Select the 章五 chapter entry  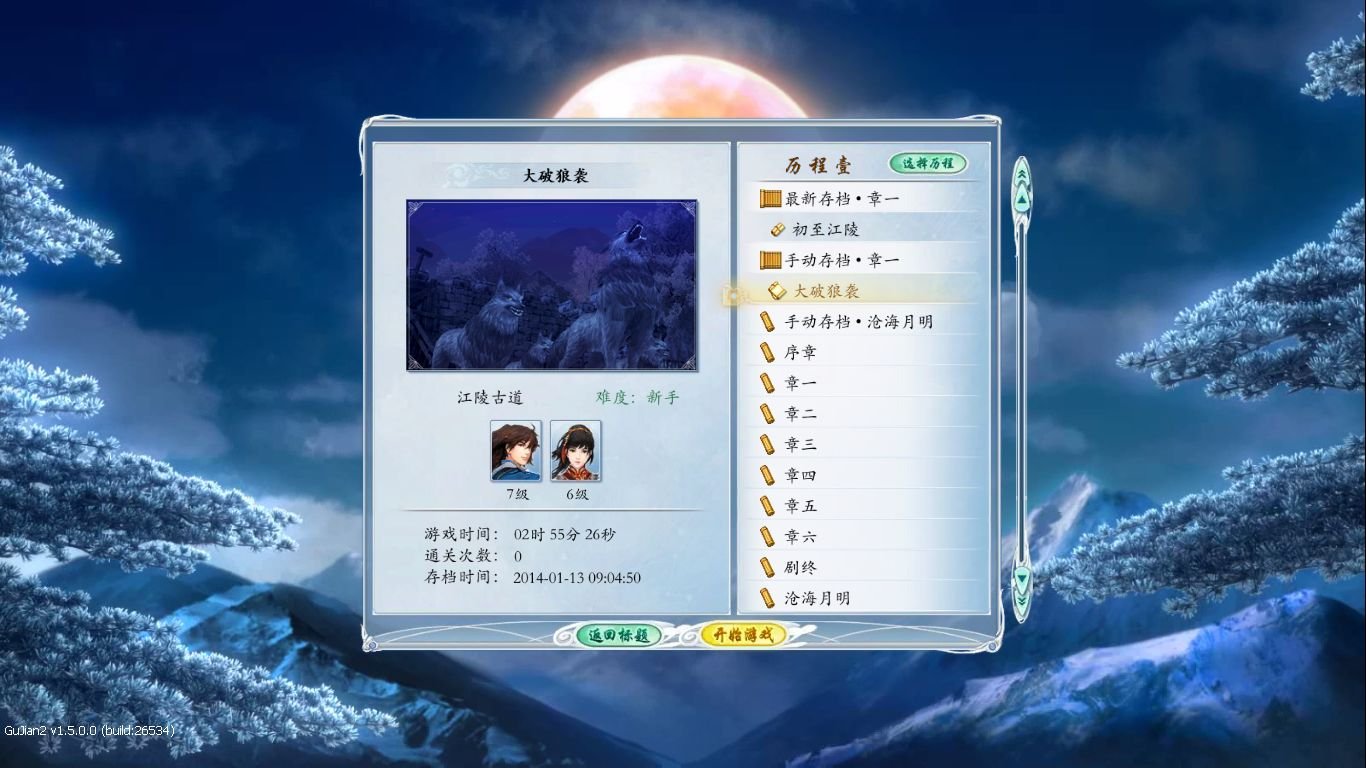(800, 506)
